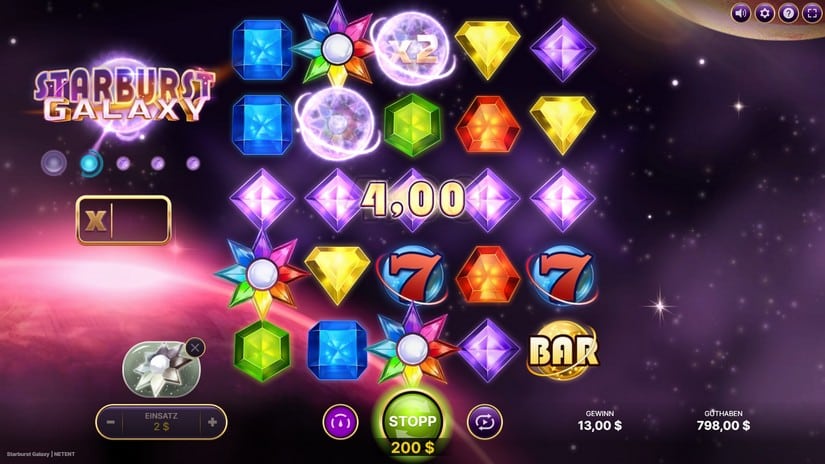Activate the quick spin speedometer button
This screenshot has width=825, height=464.
[340, 422]
